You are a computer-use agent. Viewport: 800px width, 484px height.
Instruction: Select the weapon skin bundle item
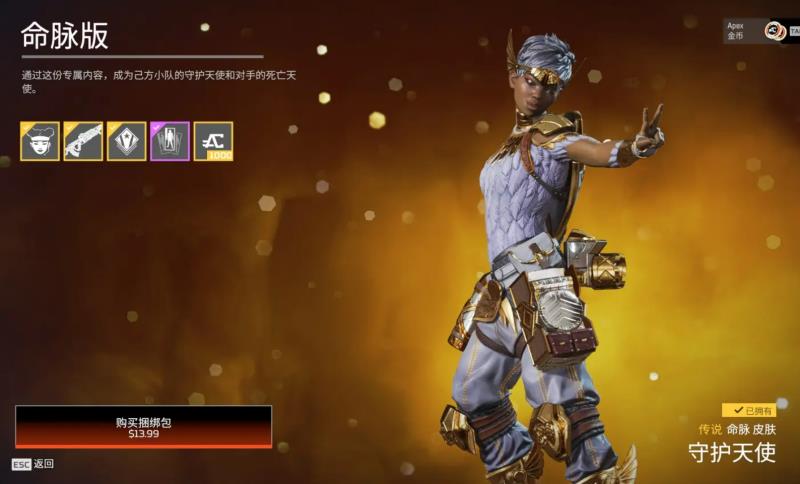(83, 142)
